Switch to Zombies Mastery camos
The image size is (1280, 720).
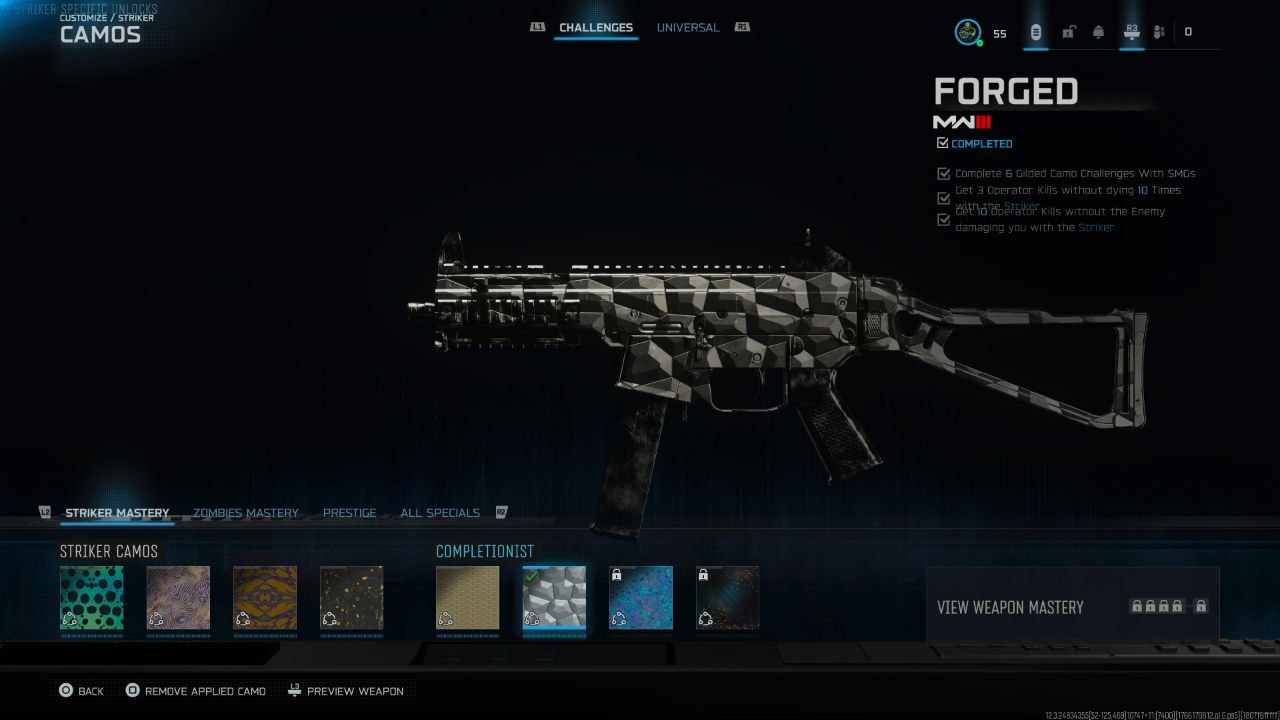(x=245, y=513)
